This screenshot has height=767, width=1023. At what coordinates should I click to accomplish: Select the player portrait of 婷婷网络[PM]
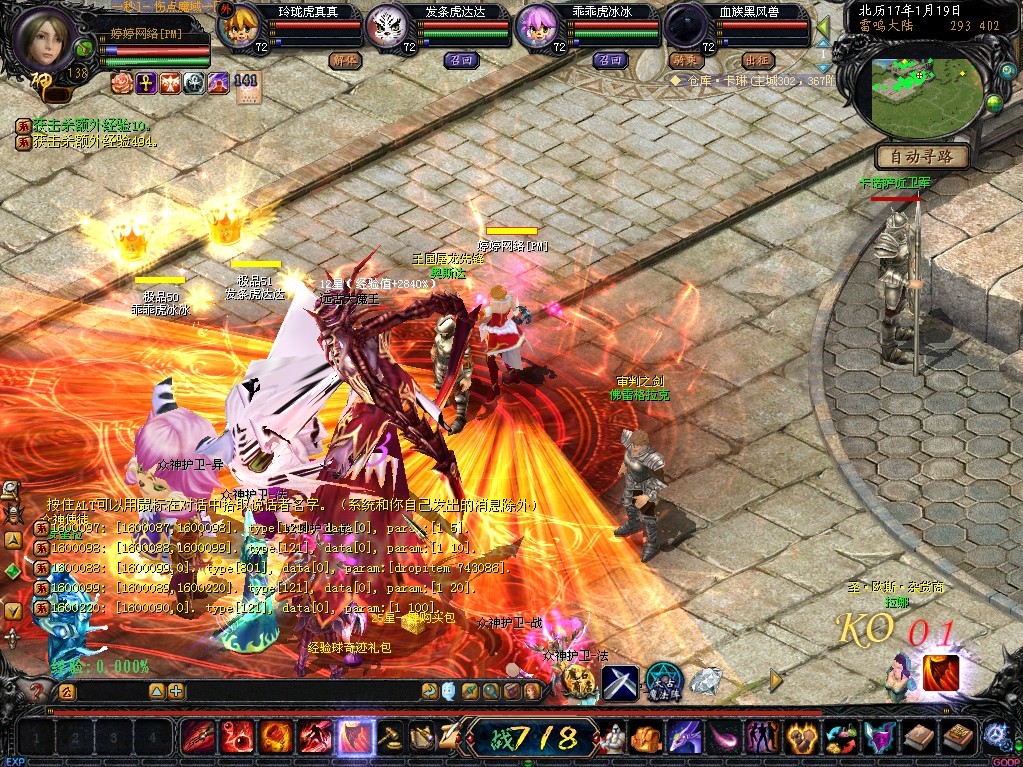pyautogui.click(x=44, y=38)
